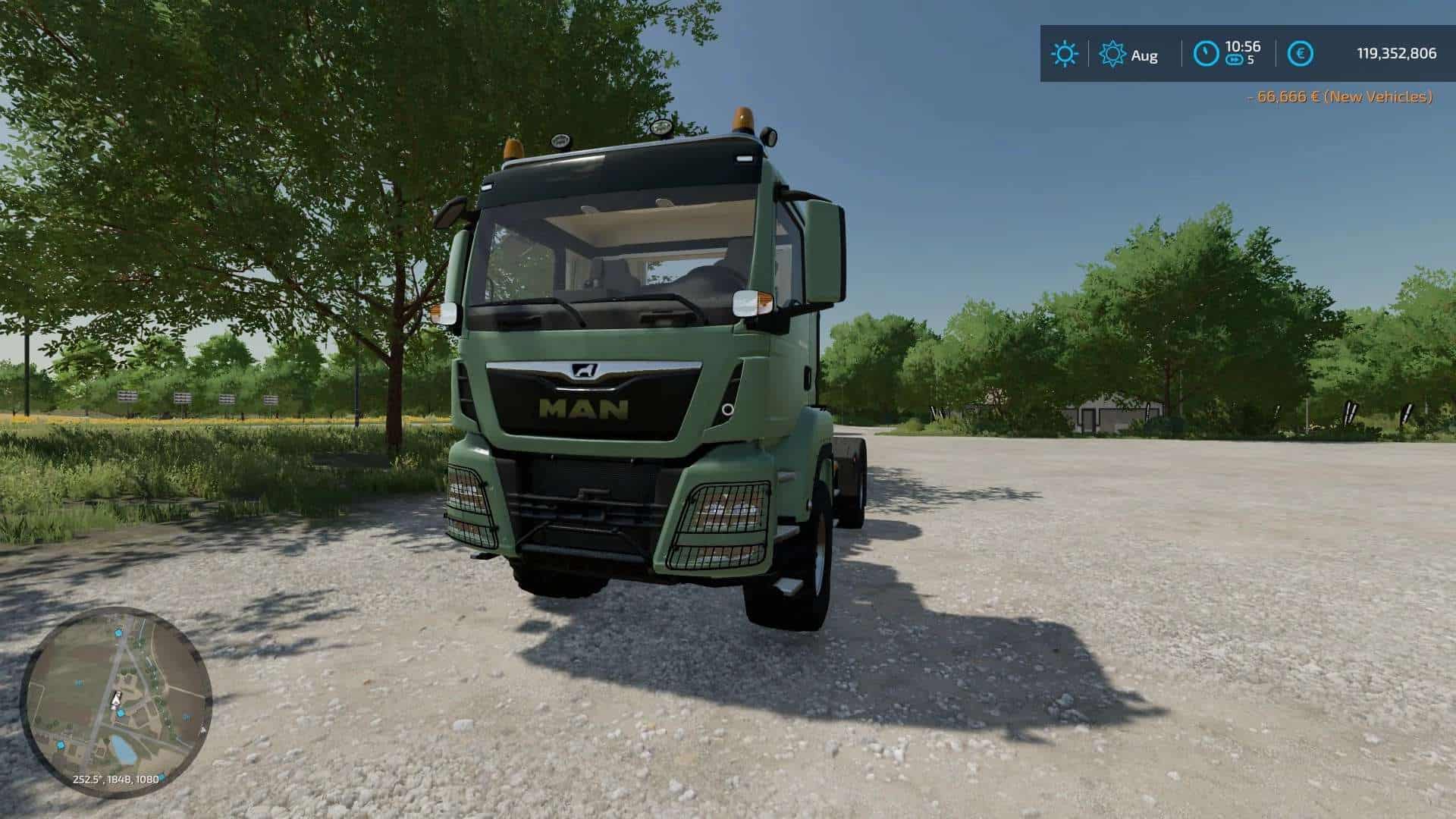Click the sun weather icon
This screenshot has height=819, width=1456.
pos(1064,54)
